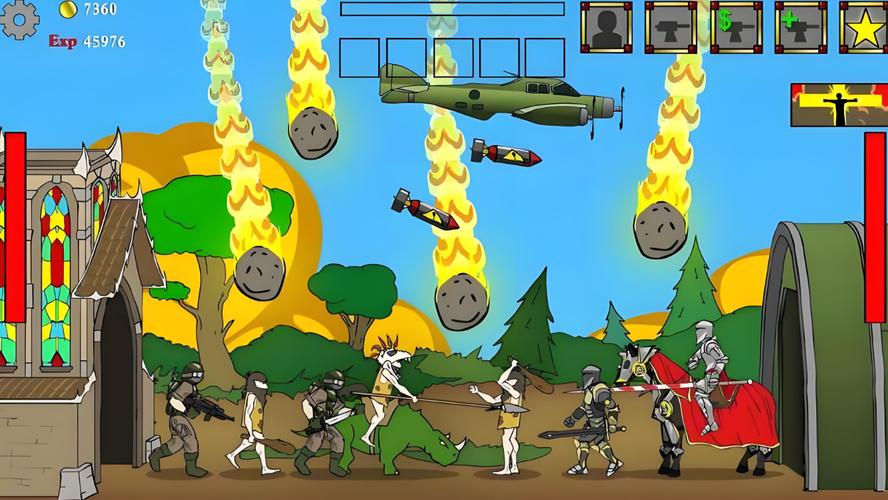Screen dimensions: 888x500
Task: Activate the special attack ability icon
Action: point(838,105)
